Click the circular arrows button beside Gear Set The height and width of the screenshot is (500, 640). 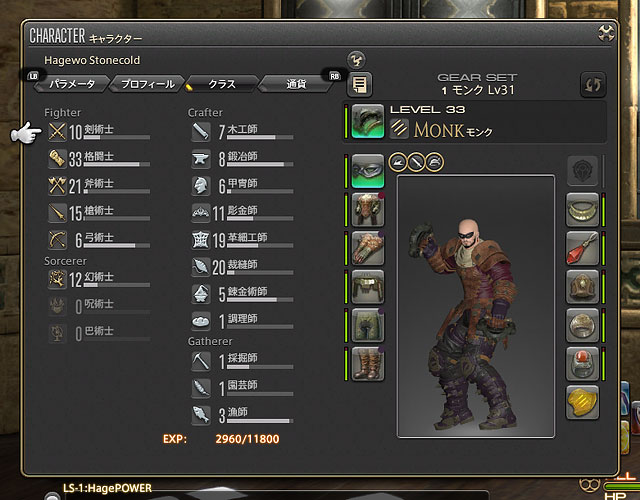593,84
